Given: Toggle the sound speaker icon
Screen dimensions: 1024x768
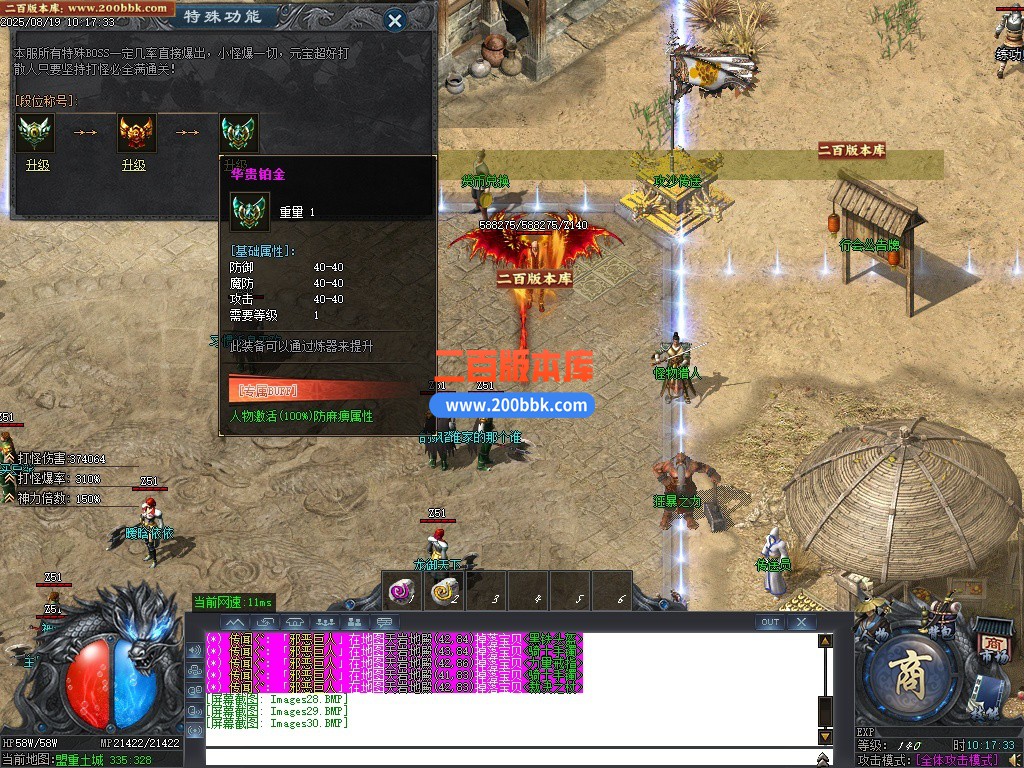Looking at the screenshot, I should pyautogui.click(x=1014, y=760).
